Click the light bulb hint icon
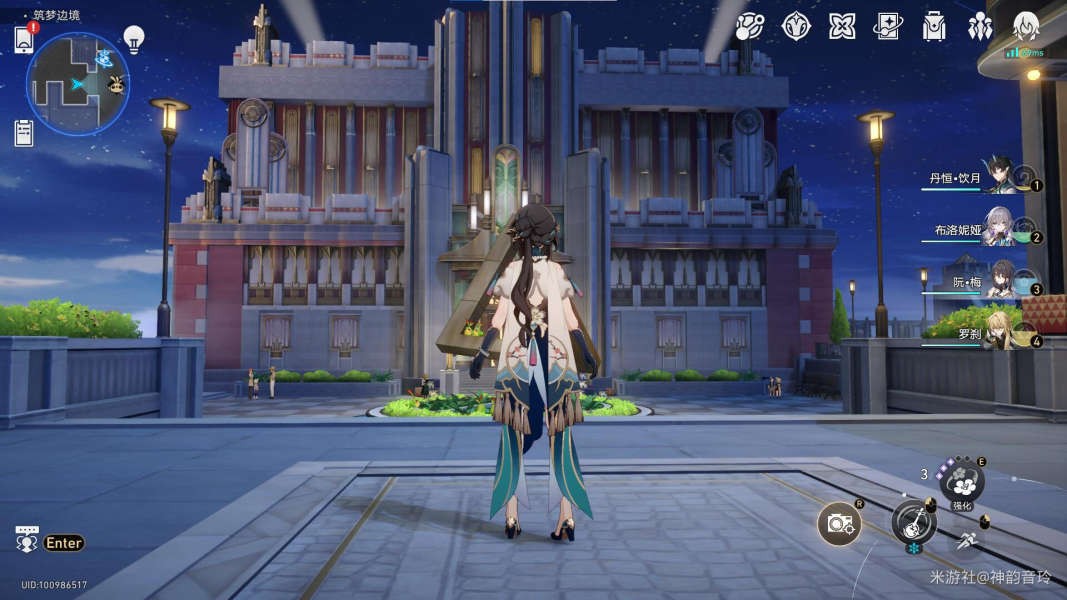This screenshot has height=600, width=1067. pos(134,39)
